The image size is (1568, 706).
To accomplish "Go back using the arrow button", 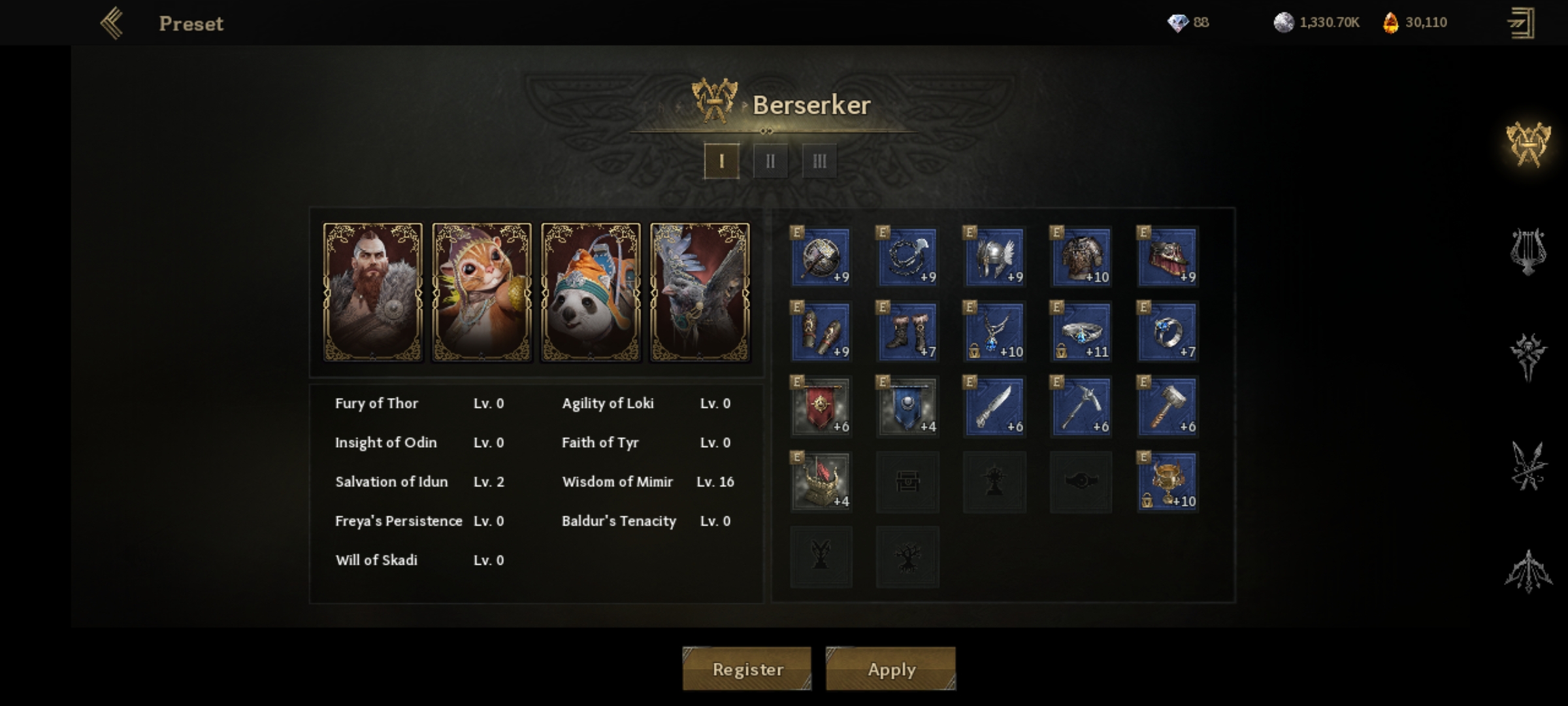I will coord(112,24).
